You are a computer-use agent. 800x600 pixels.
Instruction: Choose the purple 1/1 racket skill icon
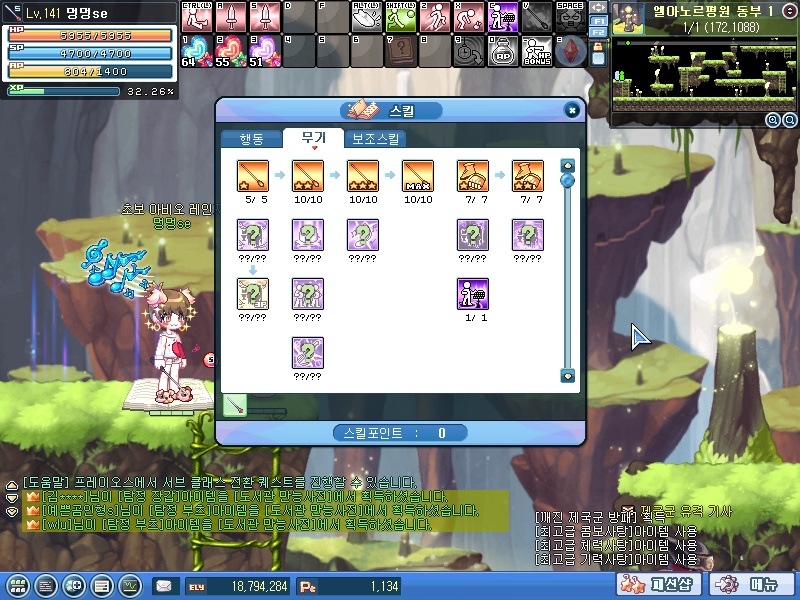[x=471, y=293]
